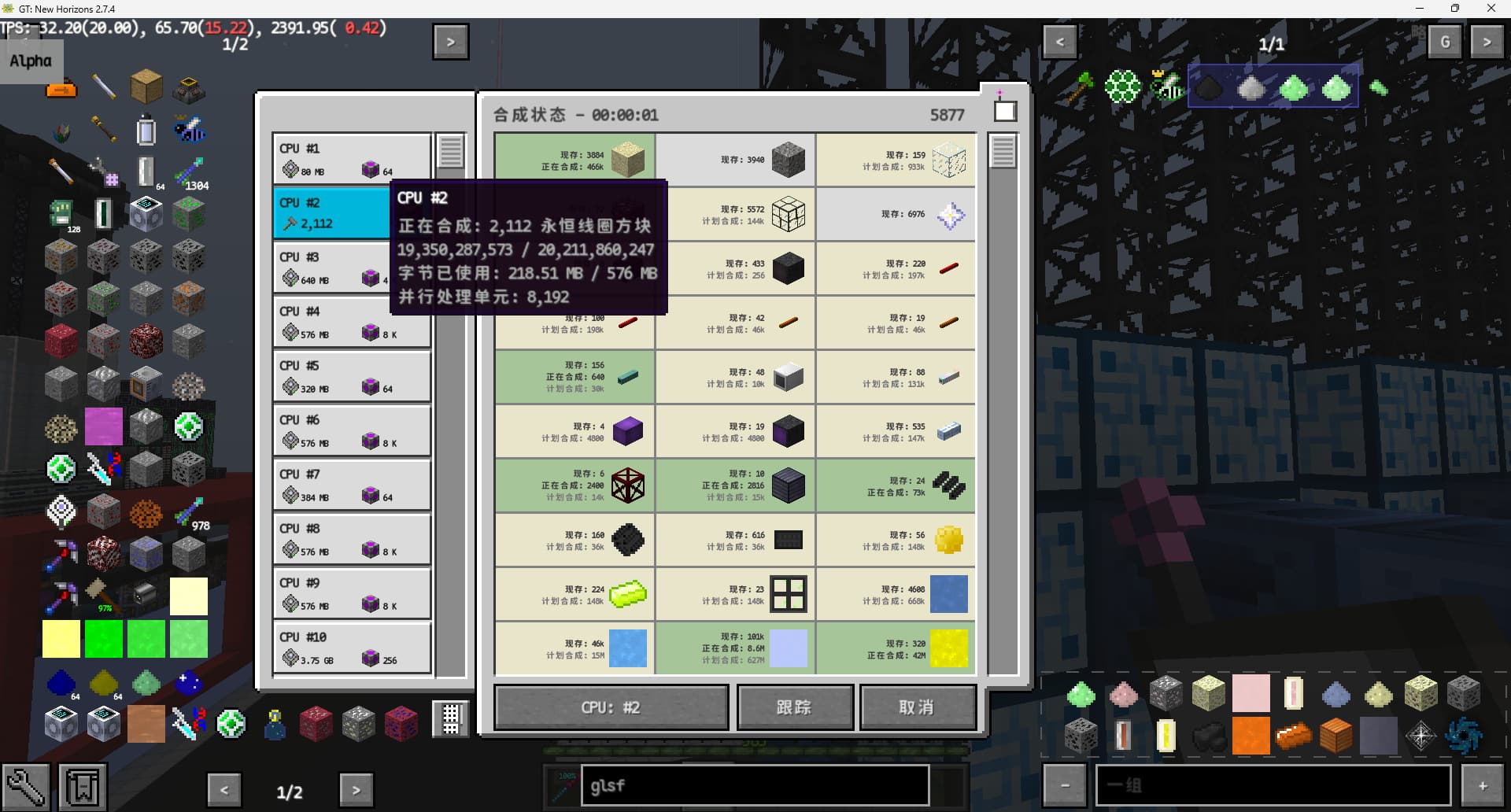Viewport: 1511px width, 812px height.
Task: Click the CPU: #2 selector button
Action: point(611,707)
